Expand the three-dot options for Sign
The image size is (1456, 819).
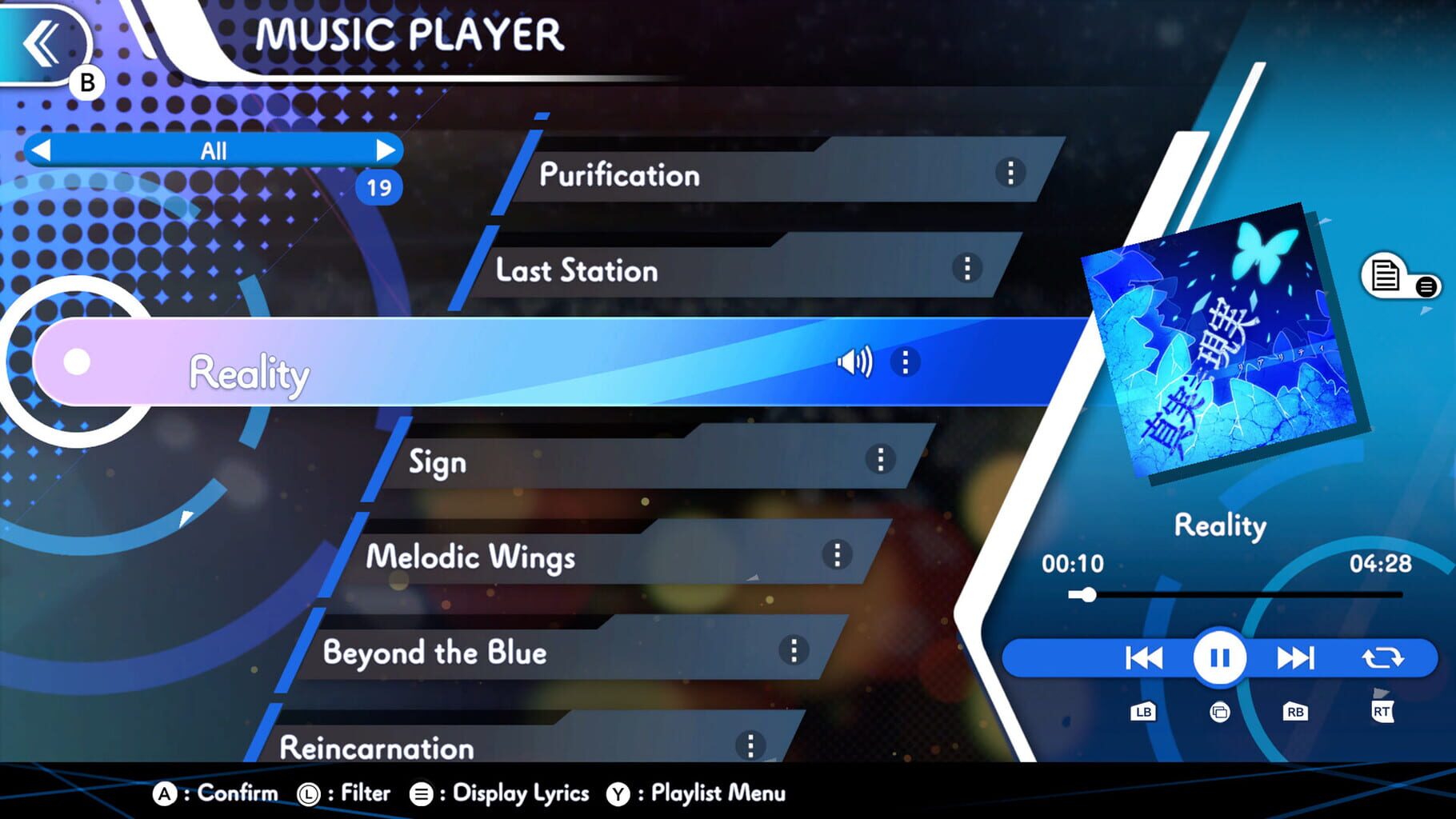coord(880,457)
